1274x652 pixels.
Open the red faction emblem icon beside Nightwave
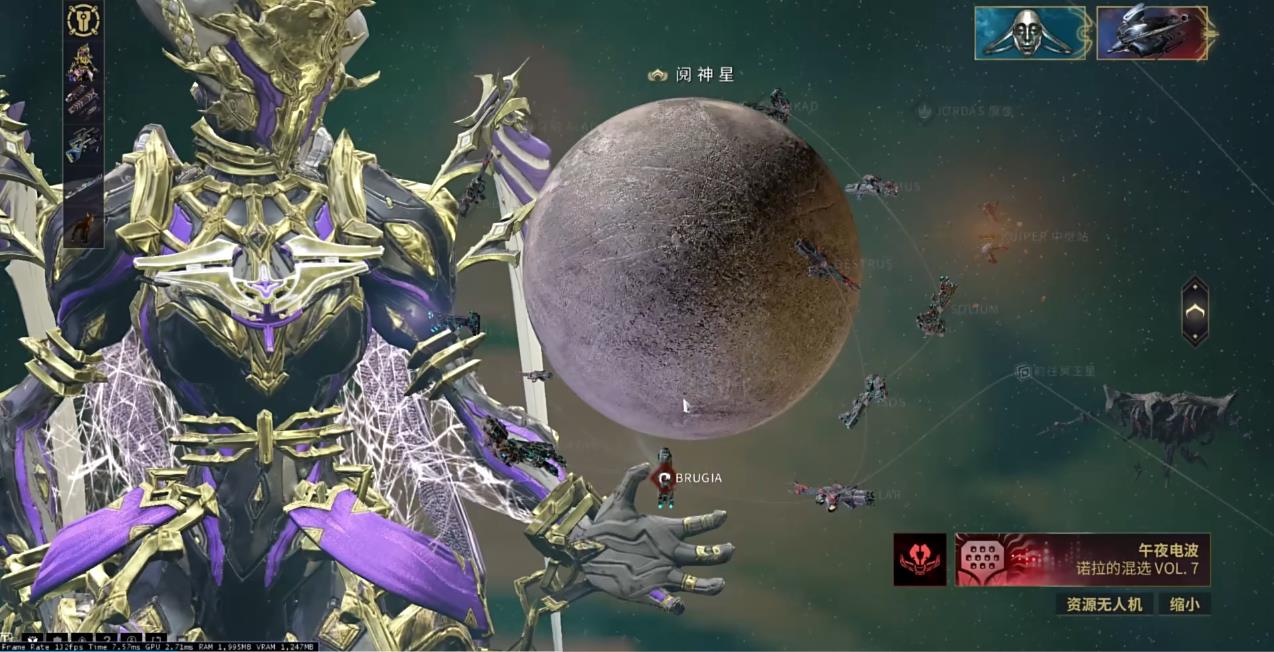coord(919,559)
